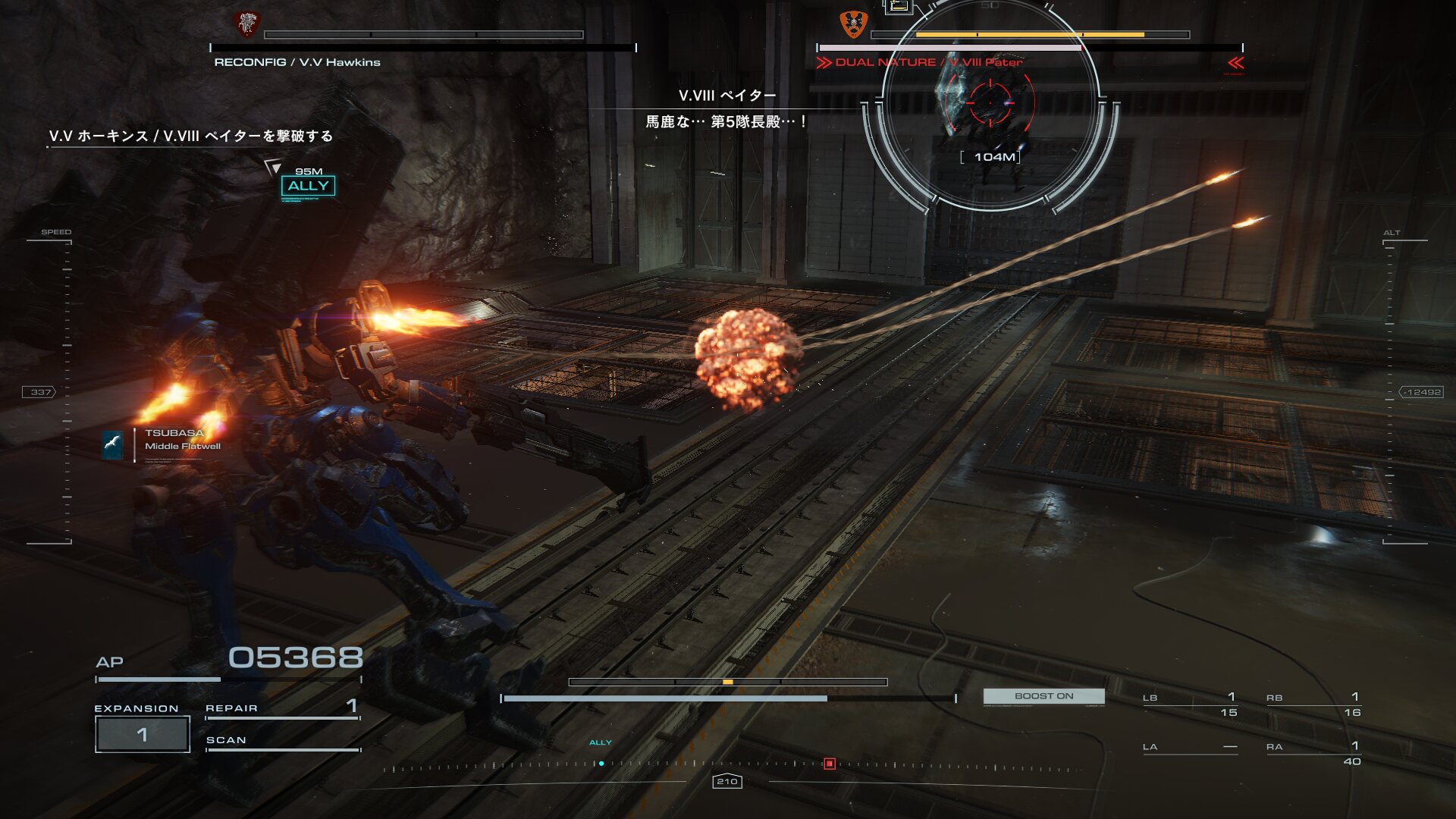Screen dimensions: 1456x819
Task: Click the ALLY dot on the compass
Action: (x=601, y=764)
